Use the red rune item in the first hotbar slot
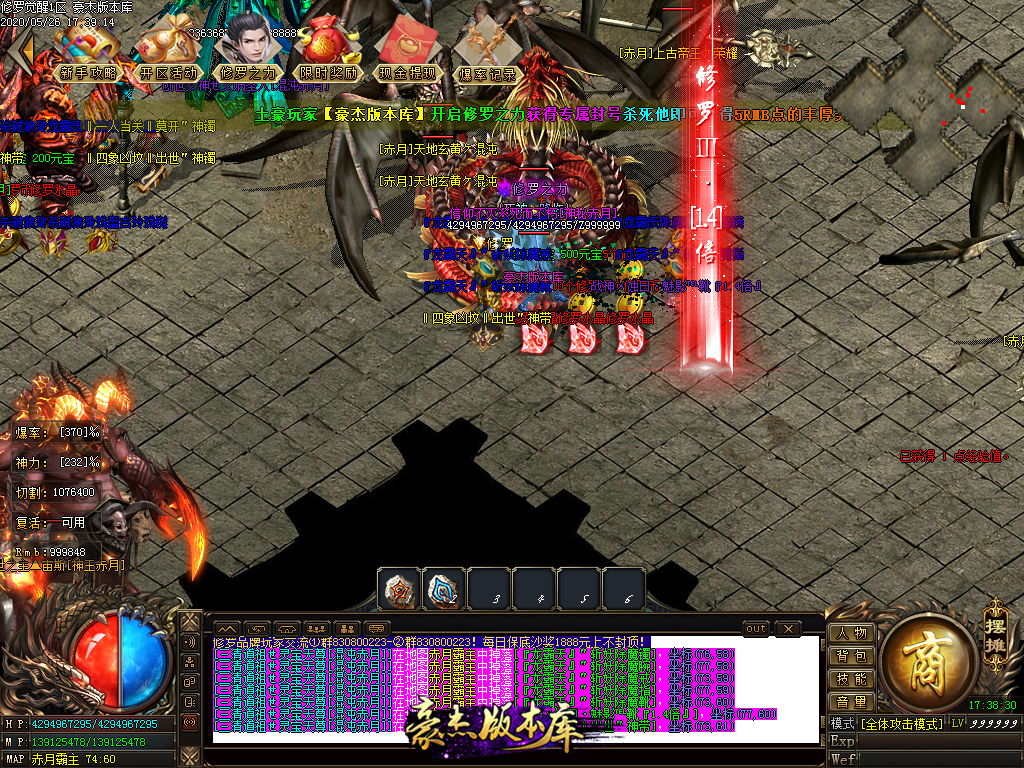The width and height of the screenshot is (1024, 768). pos(399,590)
